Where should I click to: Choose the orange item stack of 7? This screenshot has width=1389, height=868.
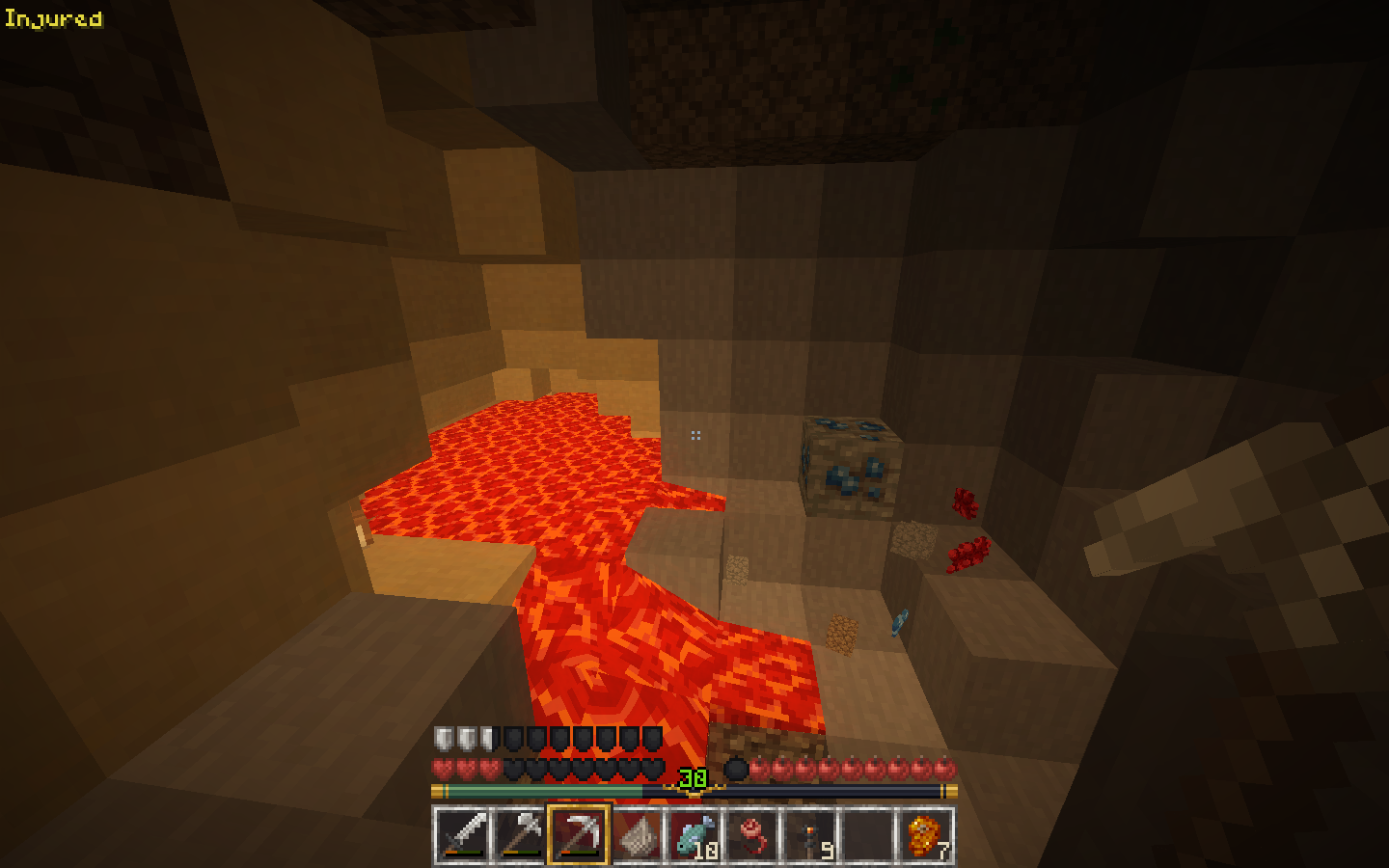coord(925,834)
